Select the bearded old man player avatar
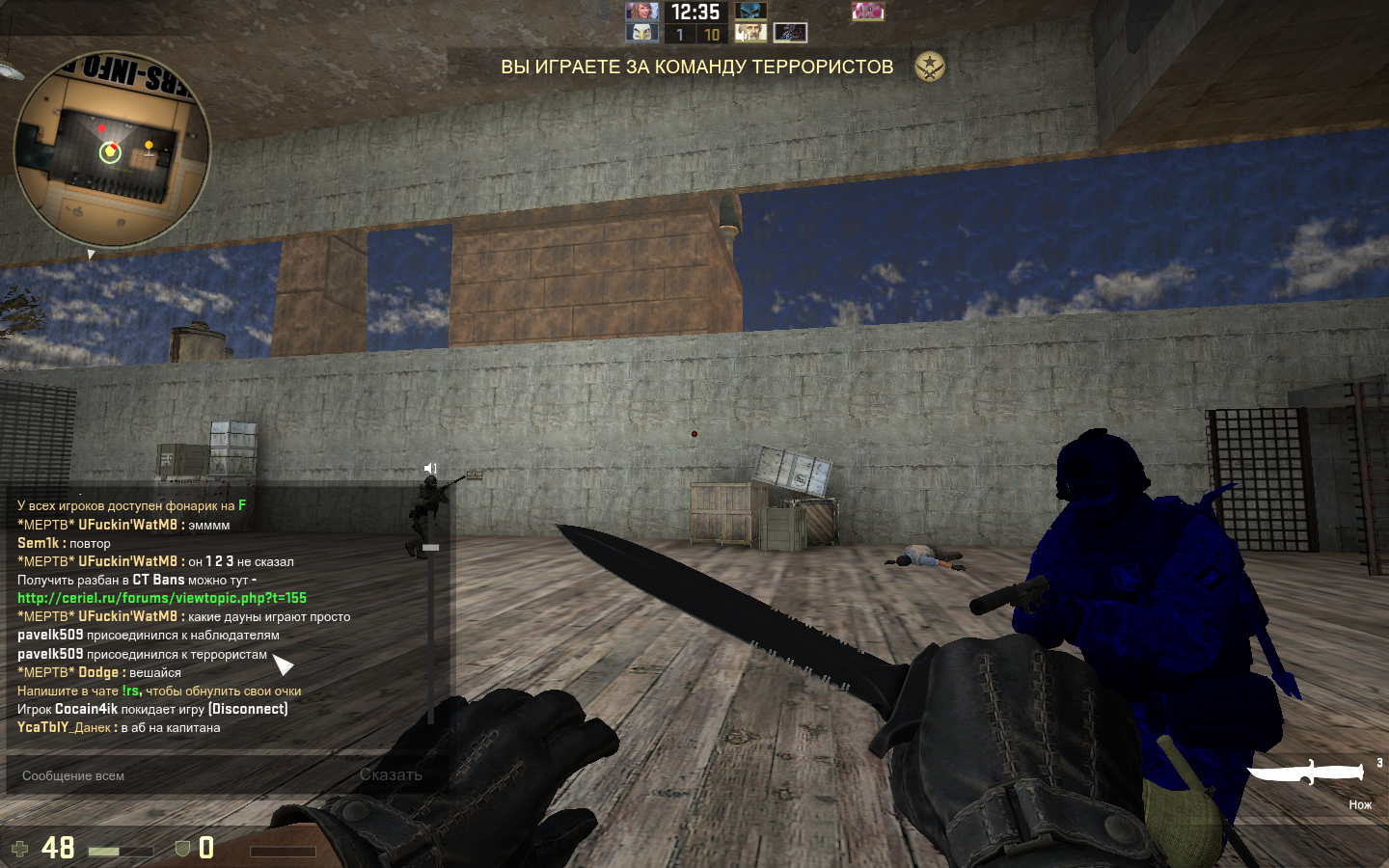The width and height of the screenshot is (1389, 868). (x=750, y=34)
